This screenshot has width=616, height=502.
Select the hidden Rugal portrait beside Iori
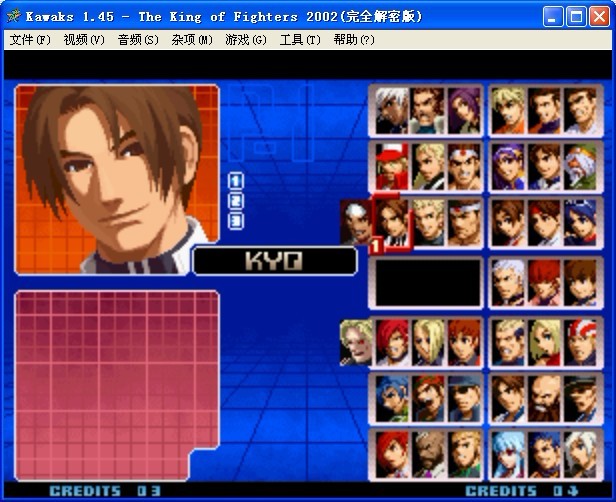click(x=355, y=340)
